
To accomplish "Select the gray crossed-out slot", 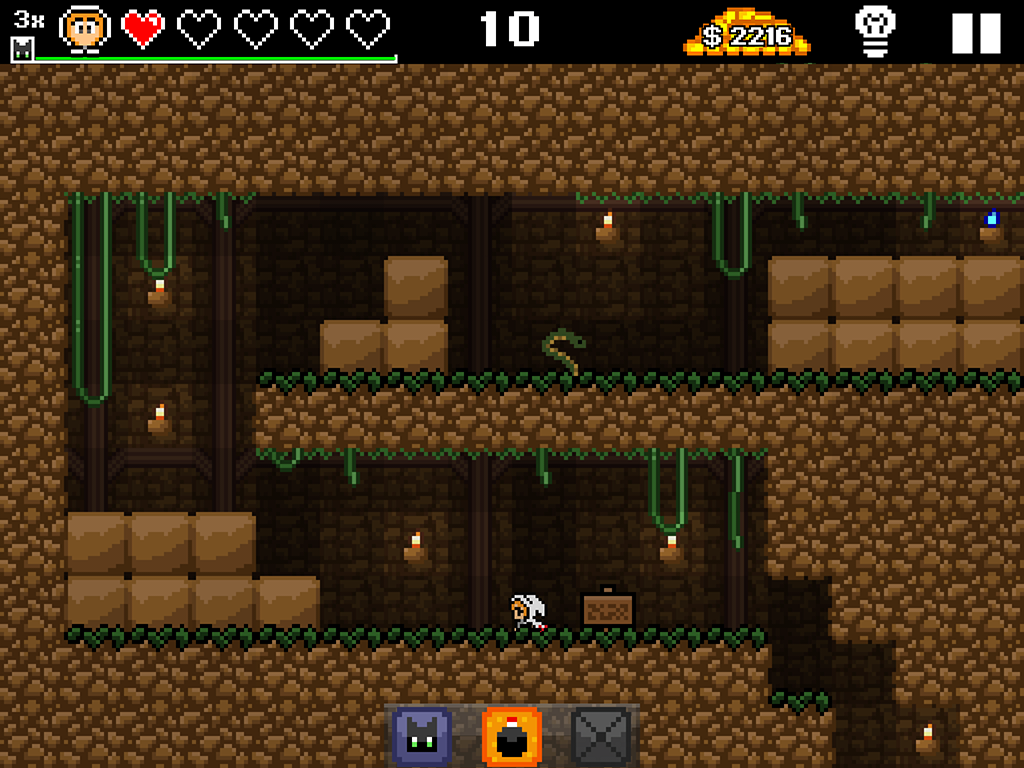I will coord(601,737).
